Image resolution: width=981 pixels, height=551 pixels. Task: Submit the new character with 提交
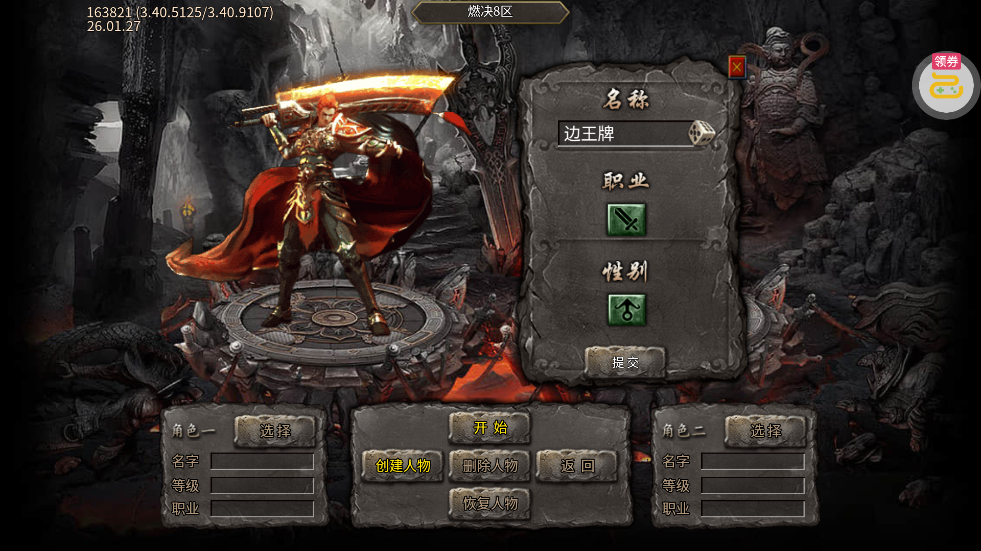(x=625, y=362)
